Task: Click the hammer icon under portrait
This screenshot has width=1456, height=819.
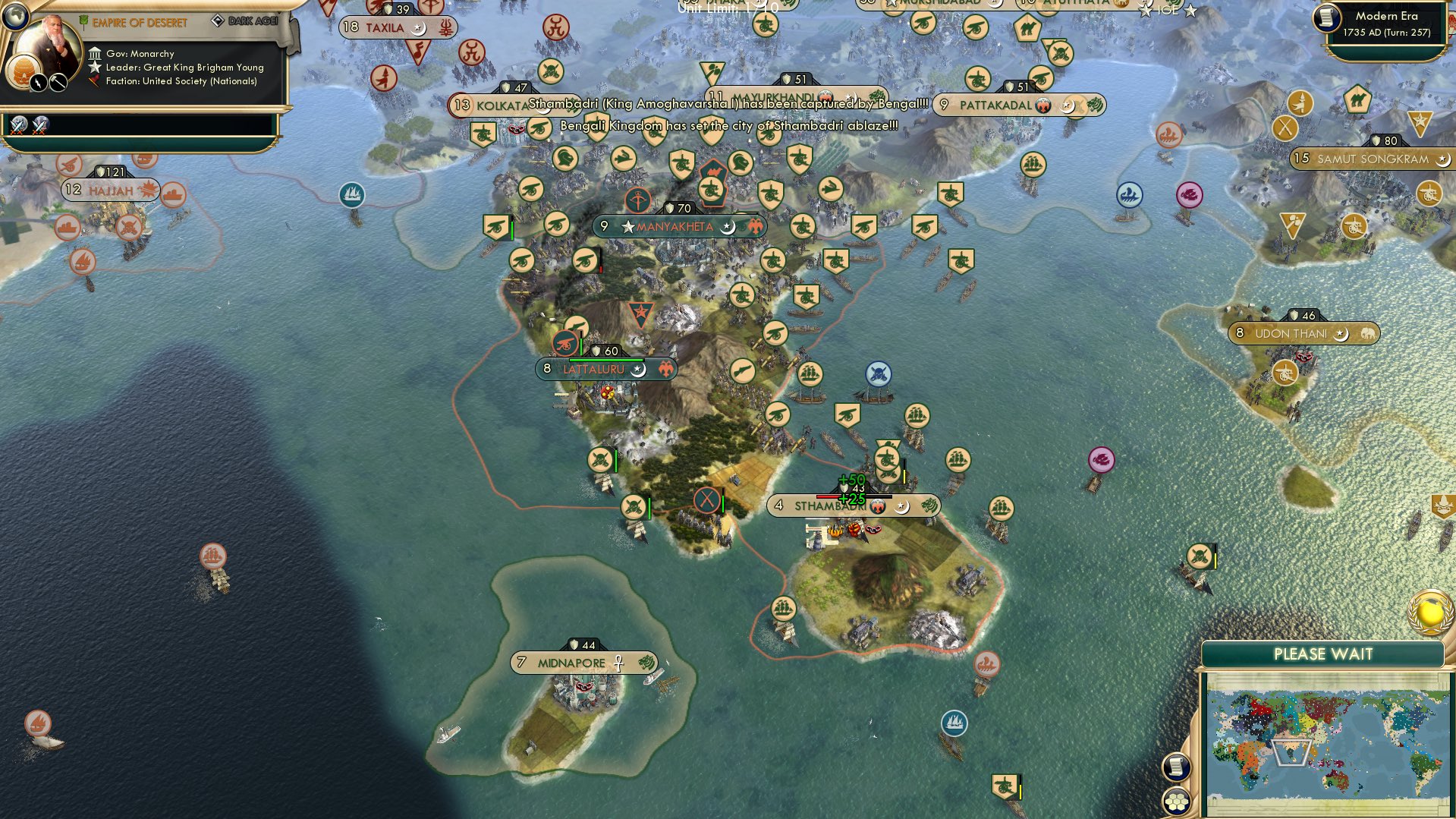Action: [x=58, y=83]
